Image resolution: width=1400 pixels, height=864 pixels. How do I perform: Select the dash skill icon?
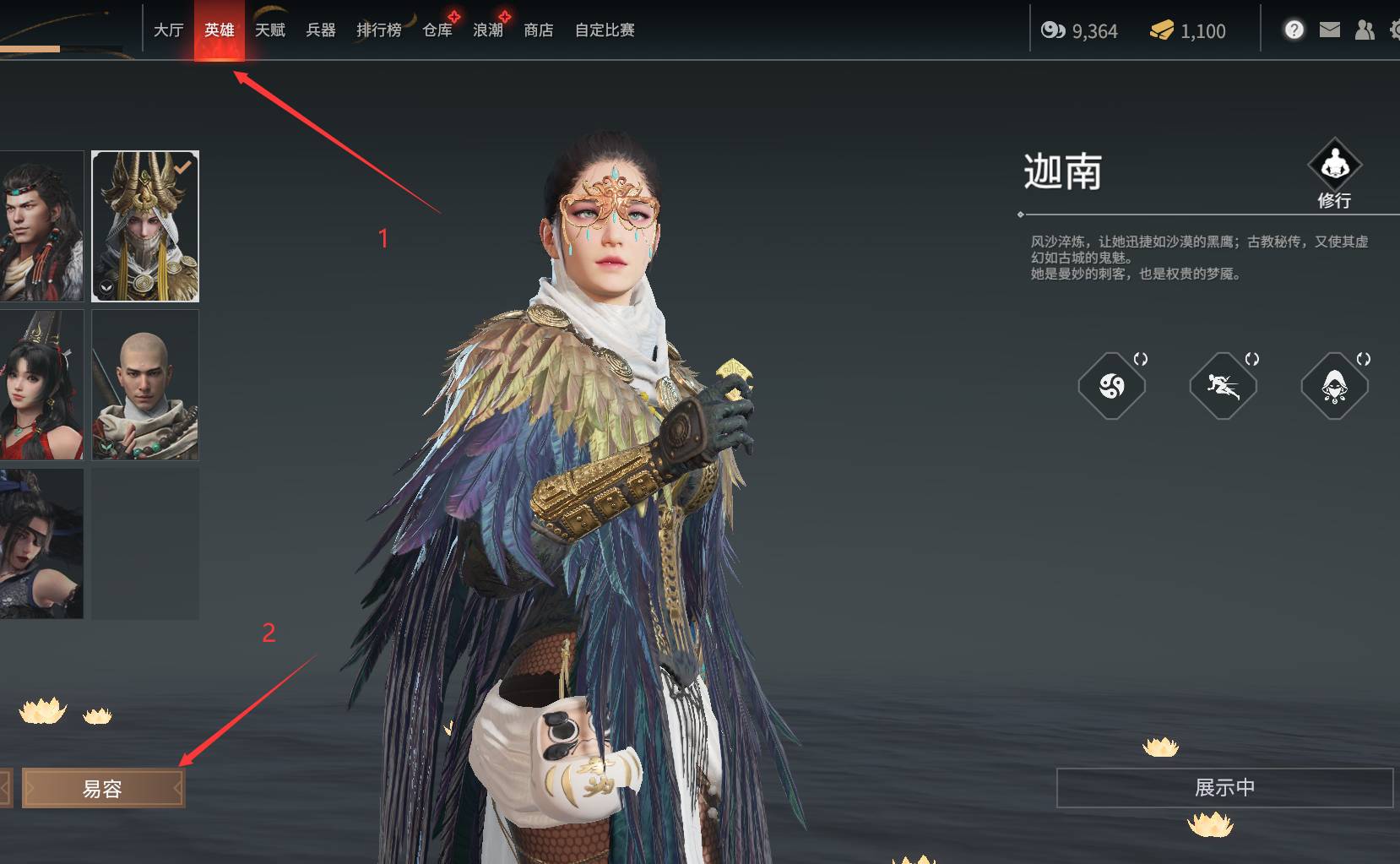1222,385
